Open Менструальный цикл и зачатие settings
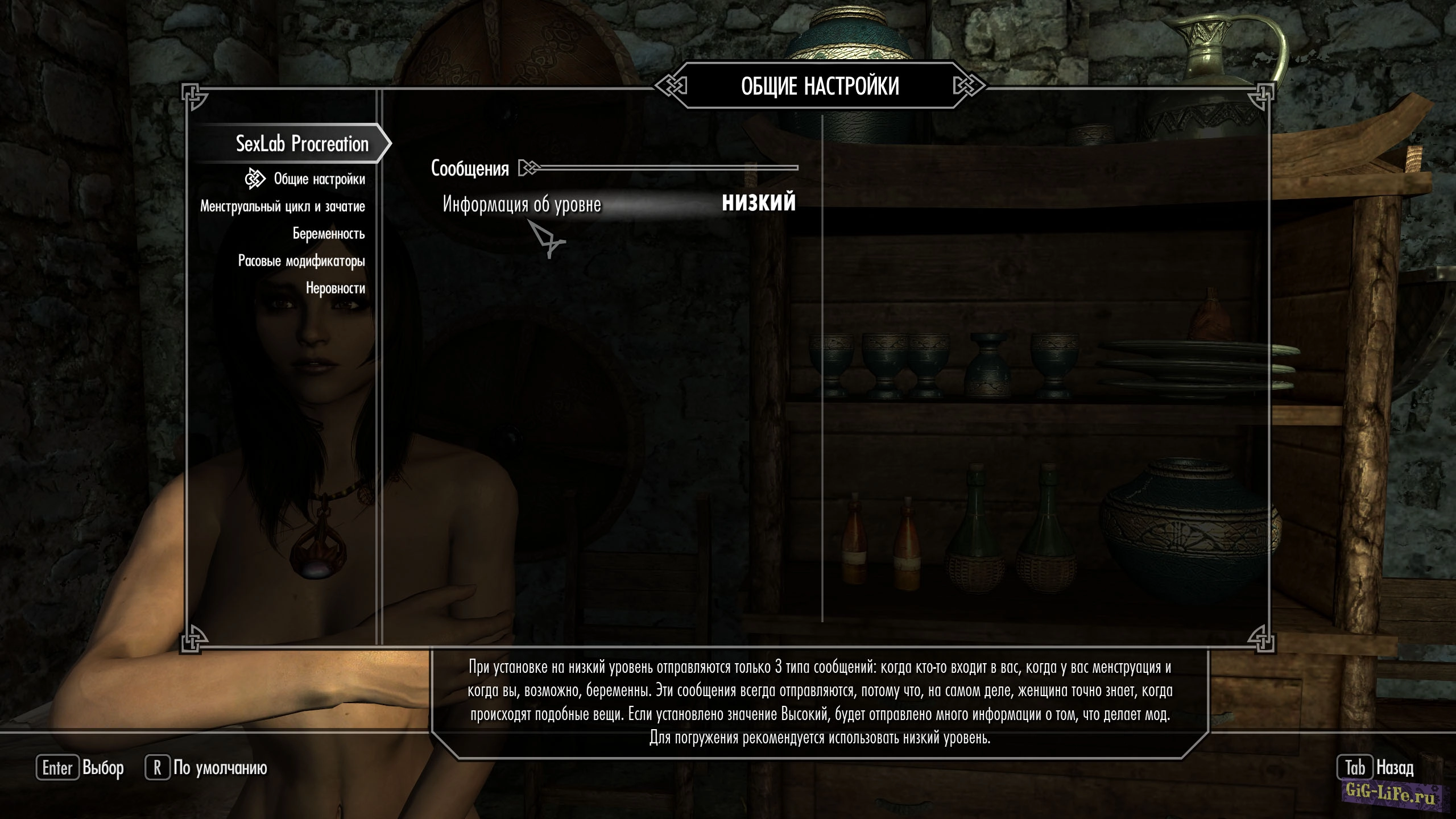Screen dimensions: 1456x819 point(283,206)
